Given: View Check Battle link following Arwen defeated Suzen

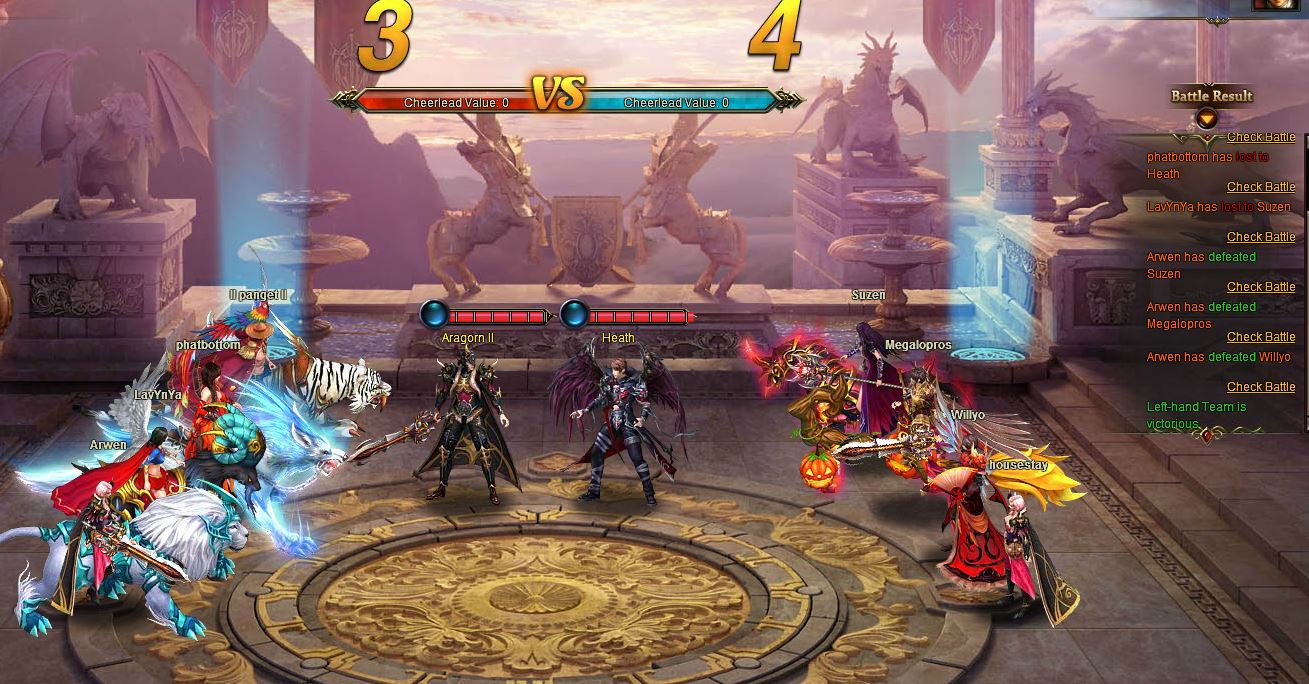Looking at the screenshot, I should (x=1260, y=287).
